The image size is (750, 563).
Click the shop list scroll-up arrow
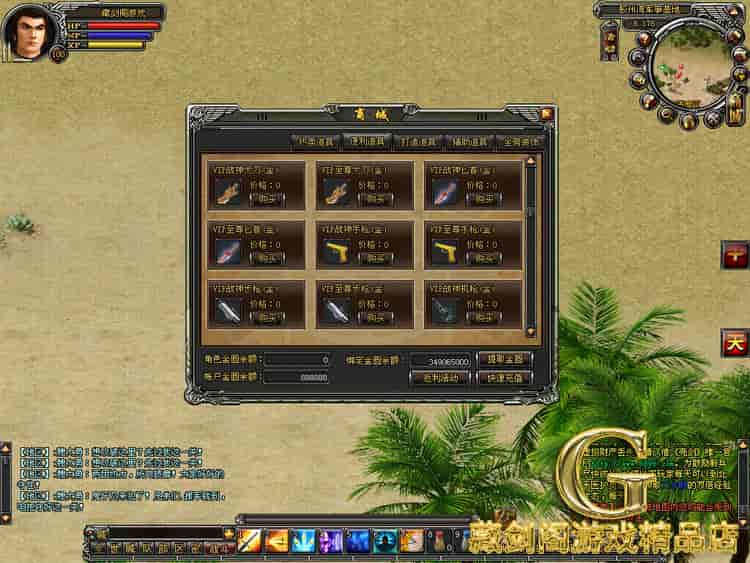(x=531, y=160)
